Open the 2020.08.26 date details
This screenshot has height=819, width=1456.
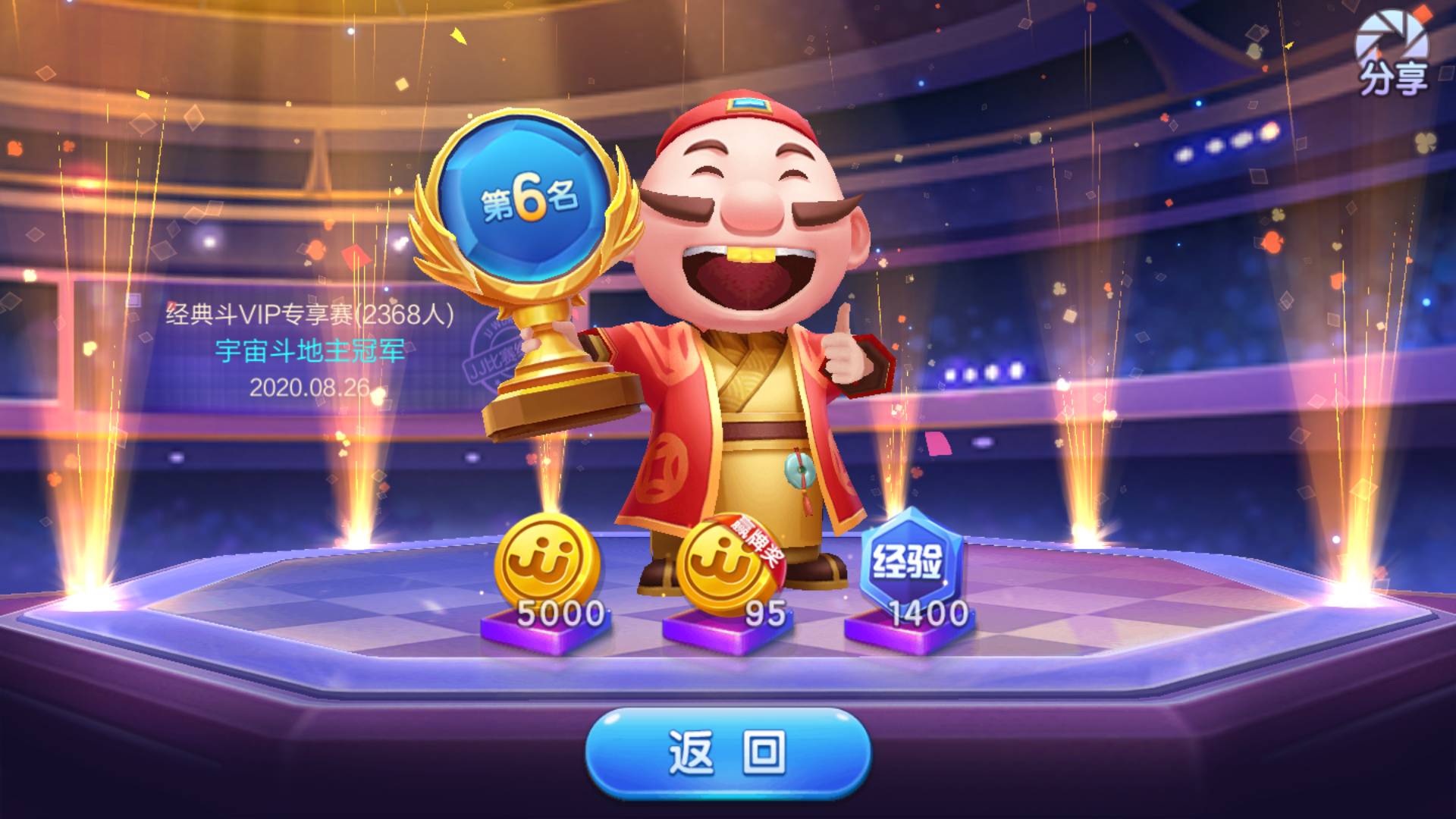[311, 389]
